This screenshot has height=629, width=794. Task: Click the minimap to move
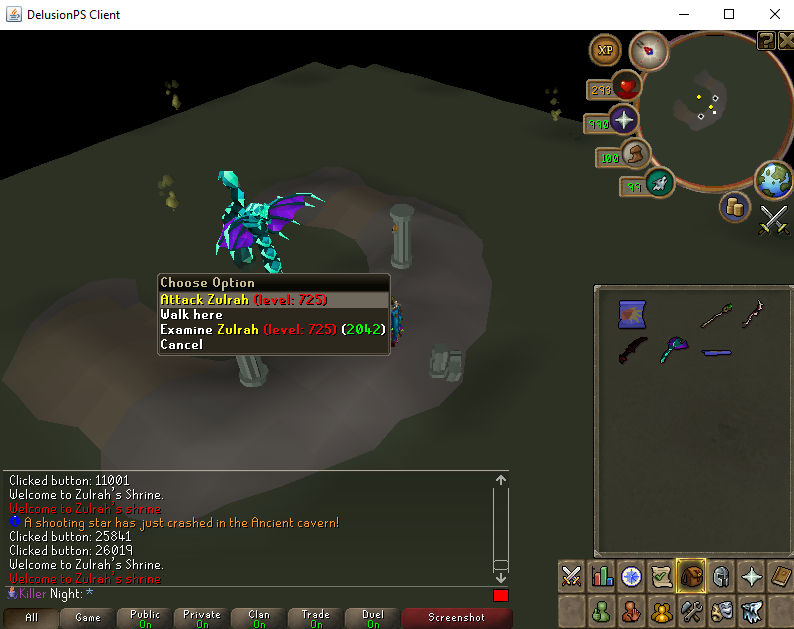[708, 112]
